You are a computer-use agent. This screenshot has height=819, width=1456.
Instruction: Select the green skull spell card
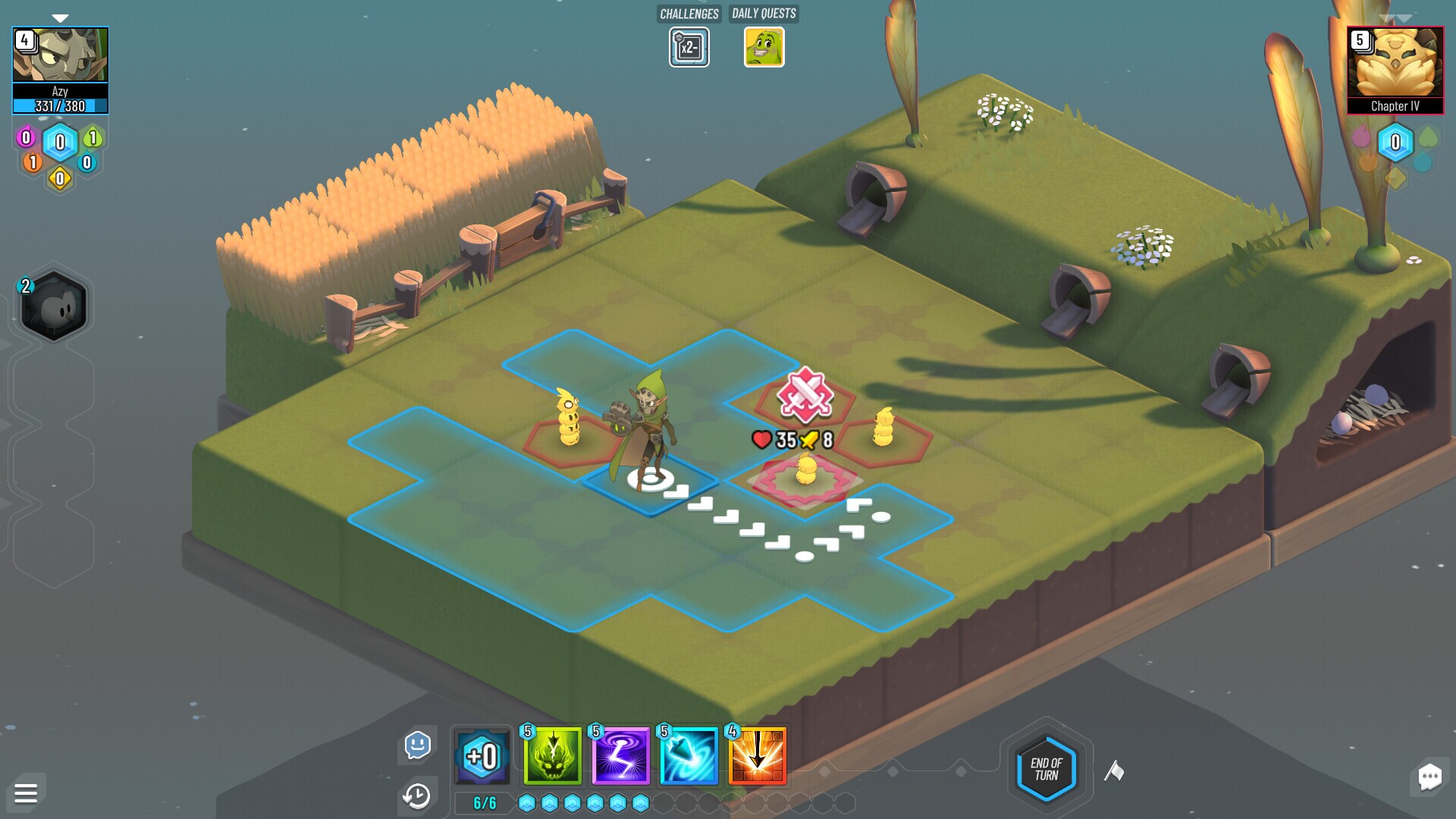pos(550,757)
